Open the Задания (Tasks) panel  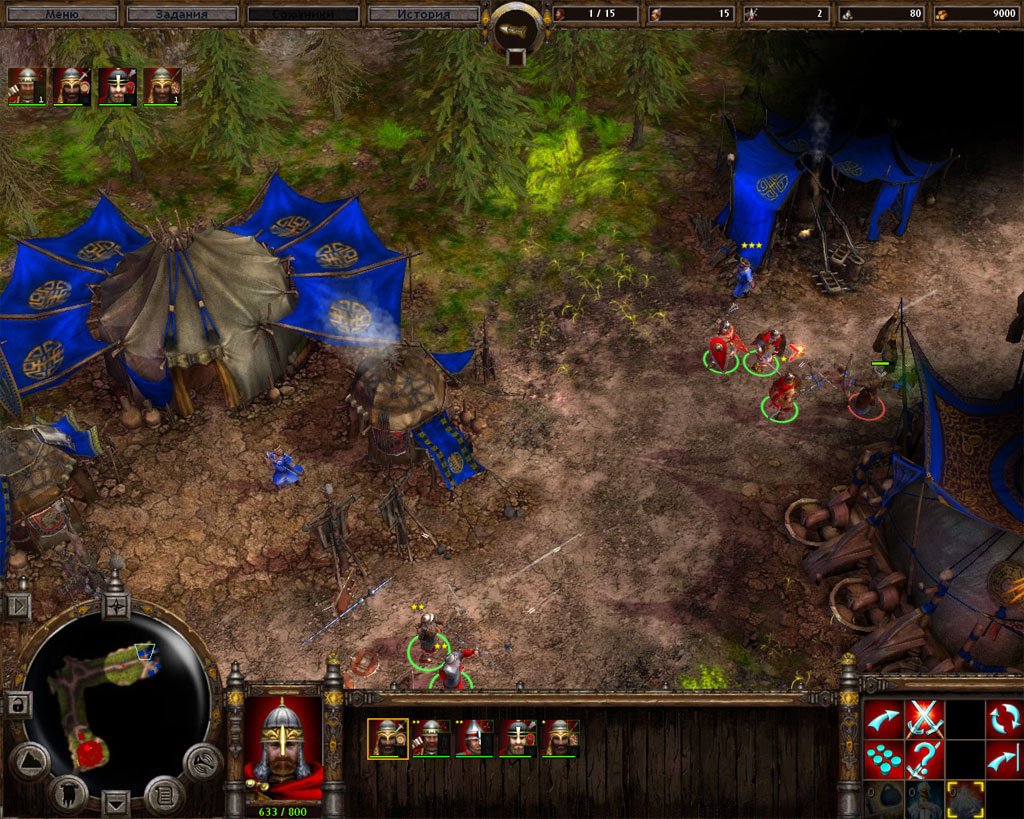click(x=182, y=14)
